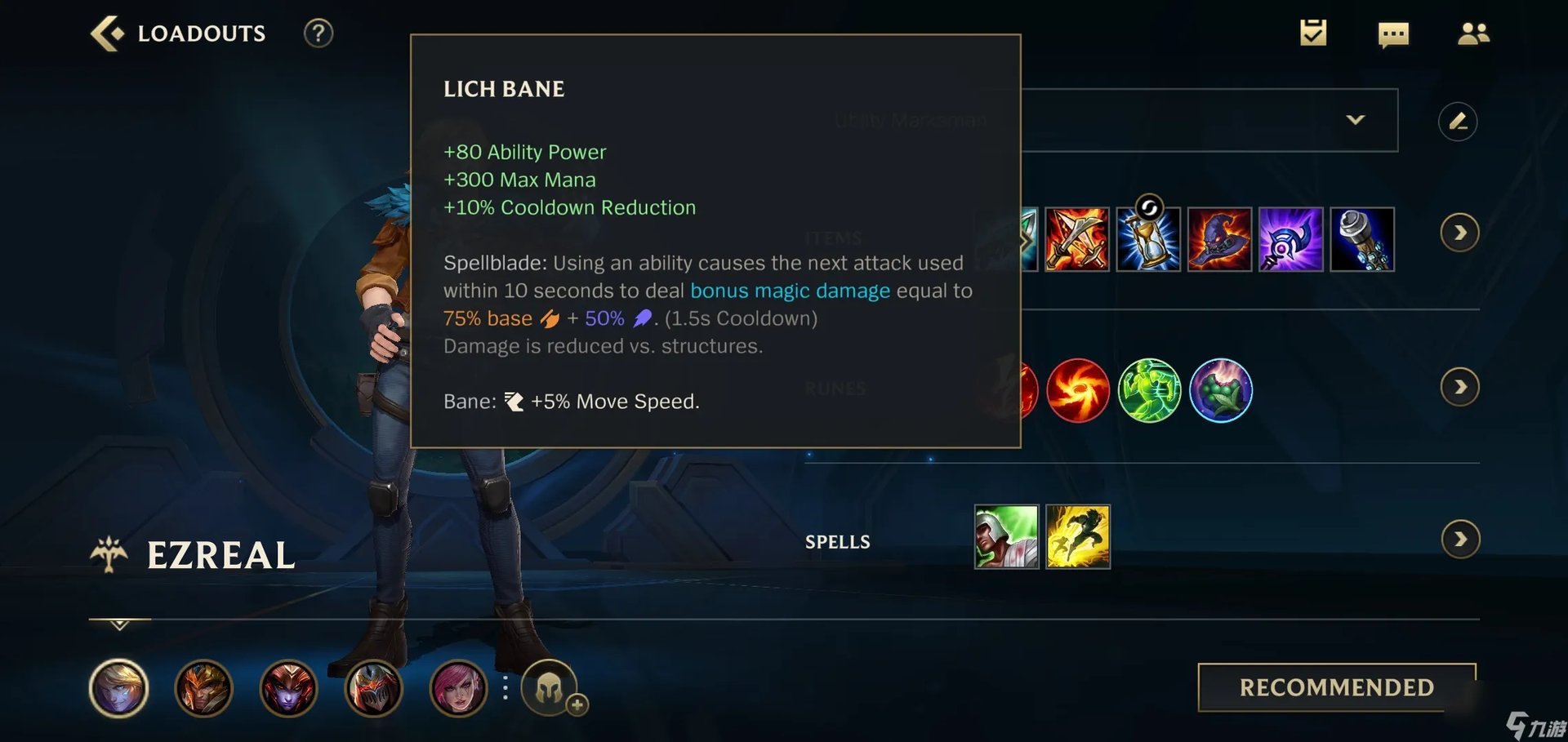The image size is (1568, 742).
Task: Select the Flash summoner spell icon
Action: [x=1078, y=537]
